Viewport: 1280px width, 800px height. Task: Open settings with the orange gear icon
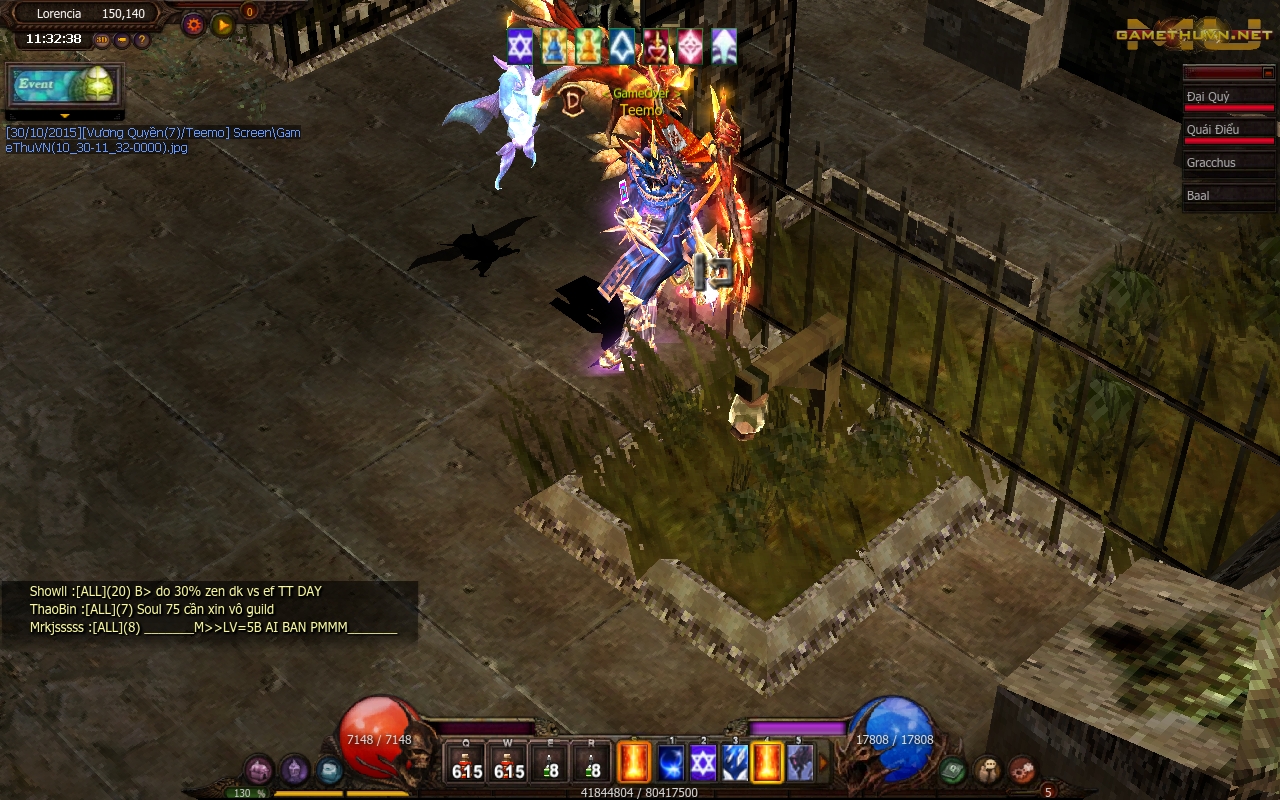coord(194,25)
